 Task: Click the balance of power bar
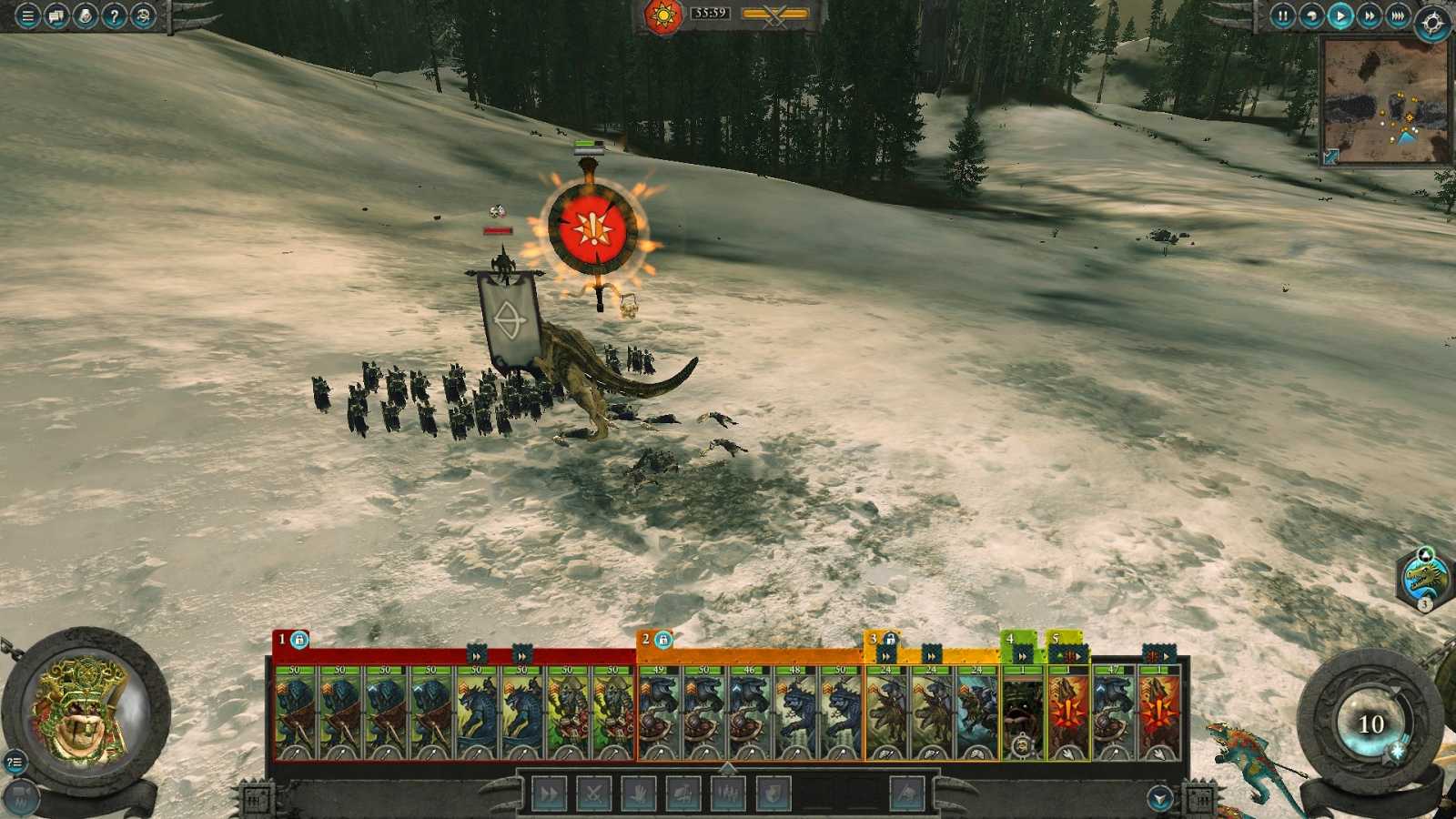[773, 14]
